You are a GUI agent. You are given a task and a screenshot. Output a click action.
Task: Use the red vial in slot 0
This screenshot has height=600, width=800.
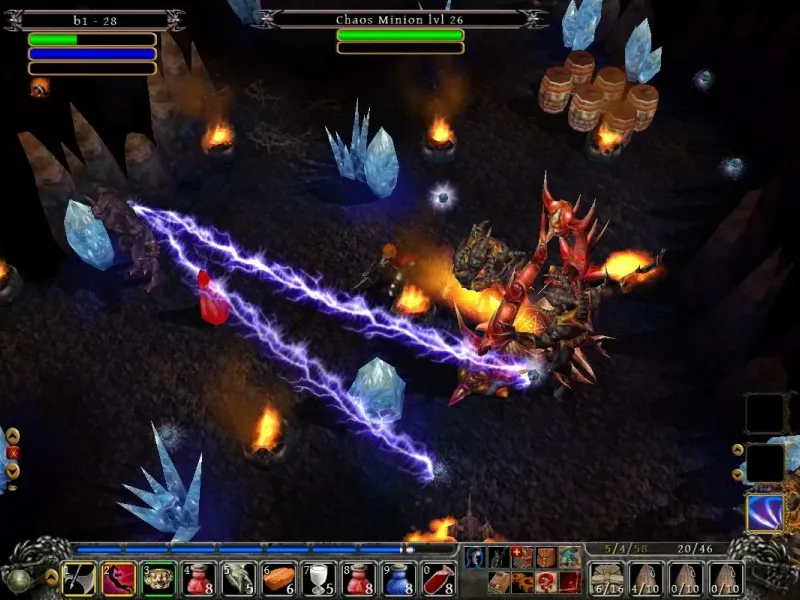click(x=438, y=579)
